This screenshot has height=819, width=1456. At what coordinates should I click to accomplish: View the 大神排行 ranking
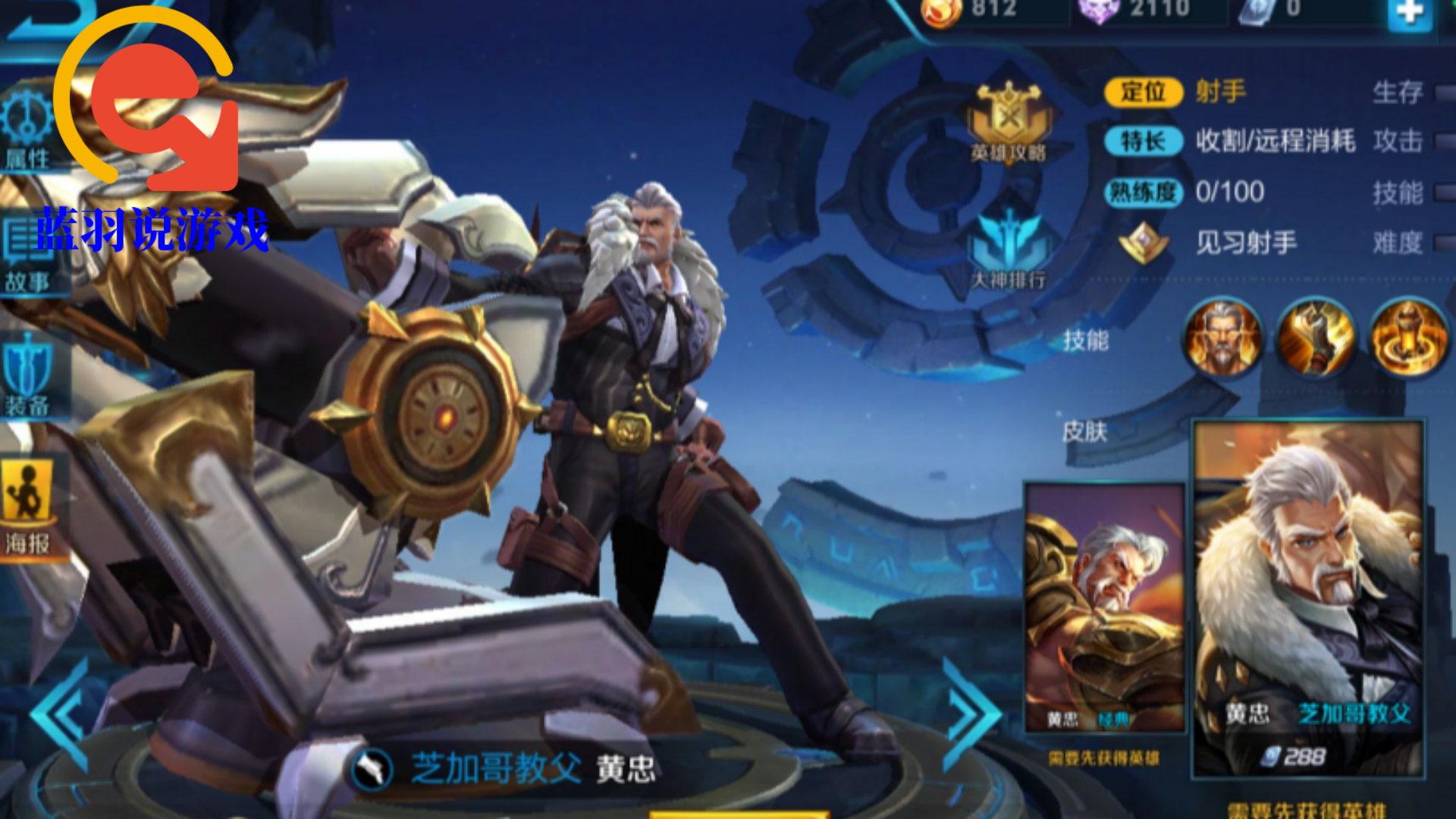(1009, 250)
